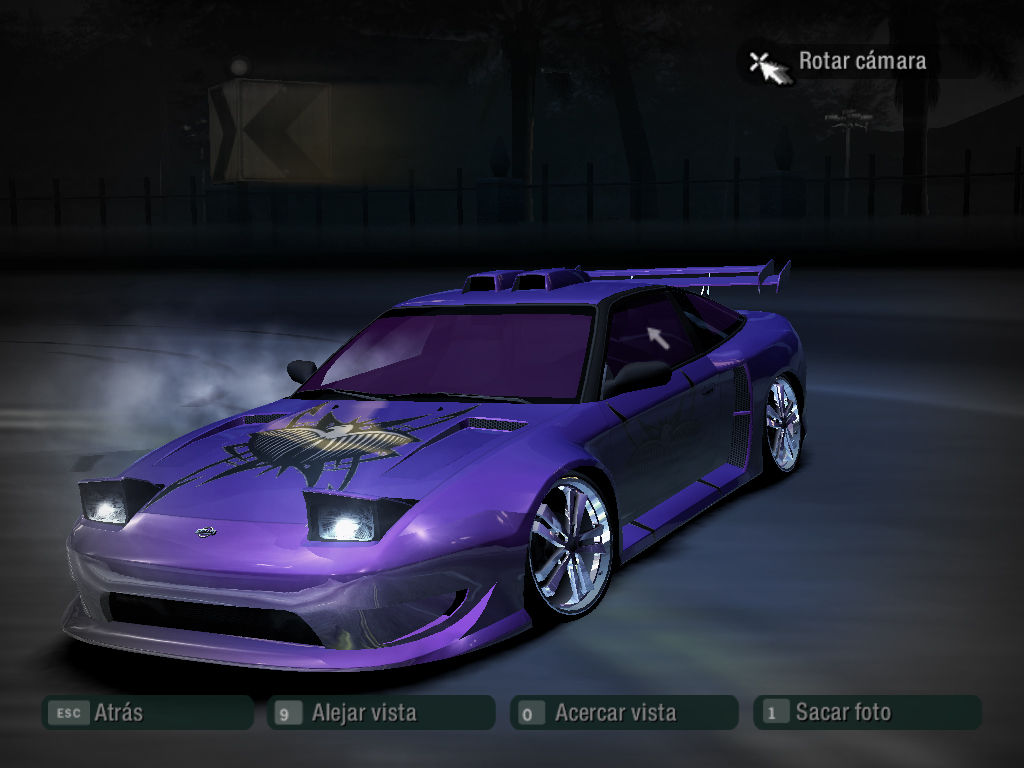The height and width of the screenshot is (768, 1024).
Task: Zoom in using Acercar vista
Action: click(624, 713)
